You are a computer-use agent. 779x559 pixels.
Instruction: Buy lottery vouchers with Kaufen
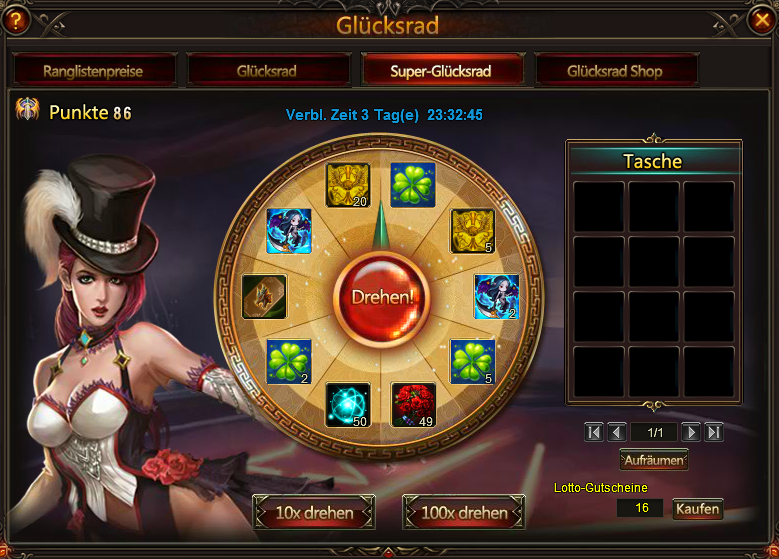tap(697, 509)
